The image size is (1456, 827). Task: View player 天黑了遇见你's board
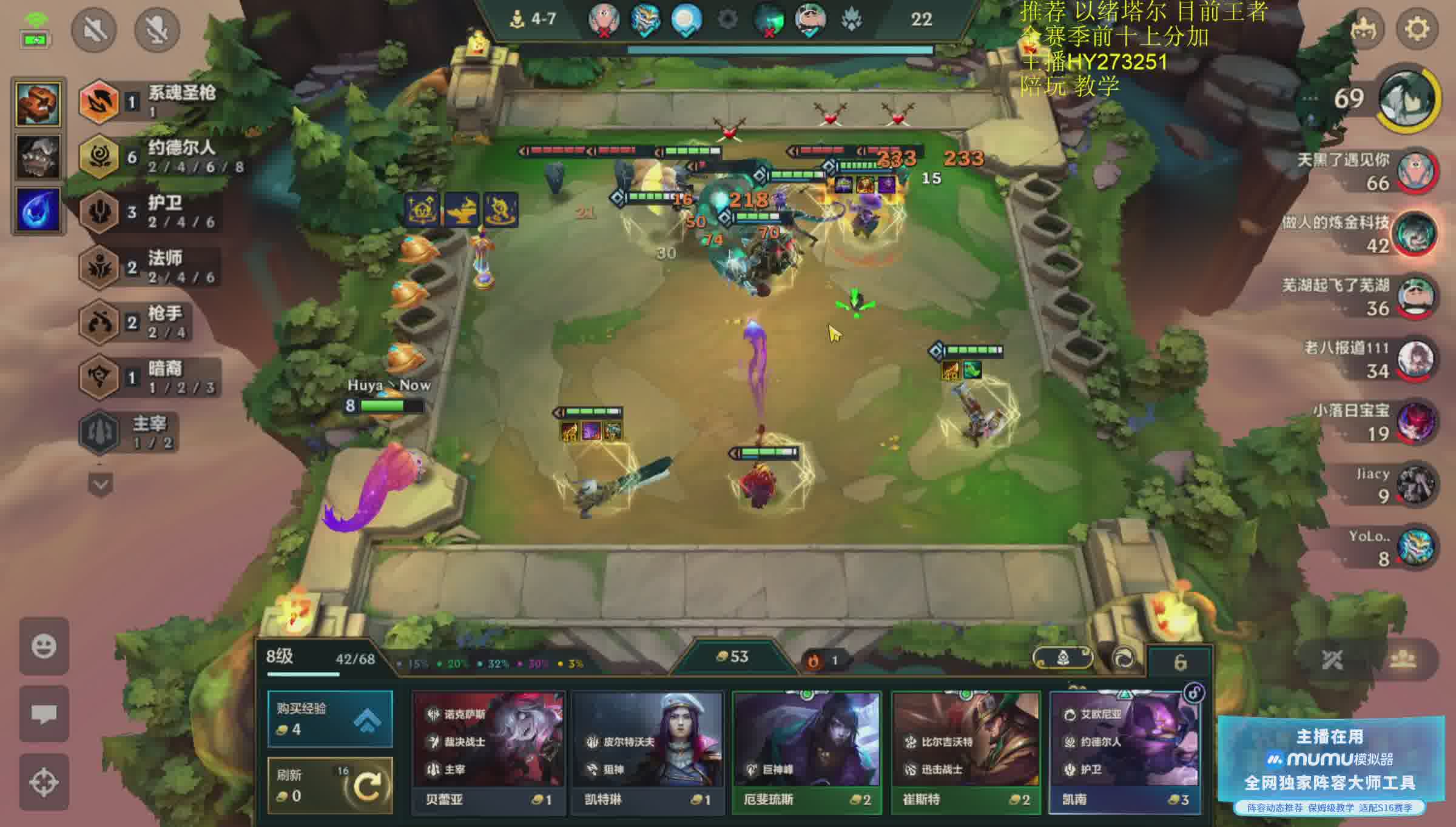coord(1416,171)
